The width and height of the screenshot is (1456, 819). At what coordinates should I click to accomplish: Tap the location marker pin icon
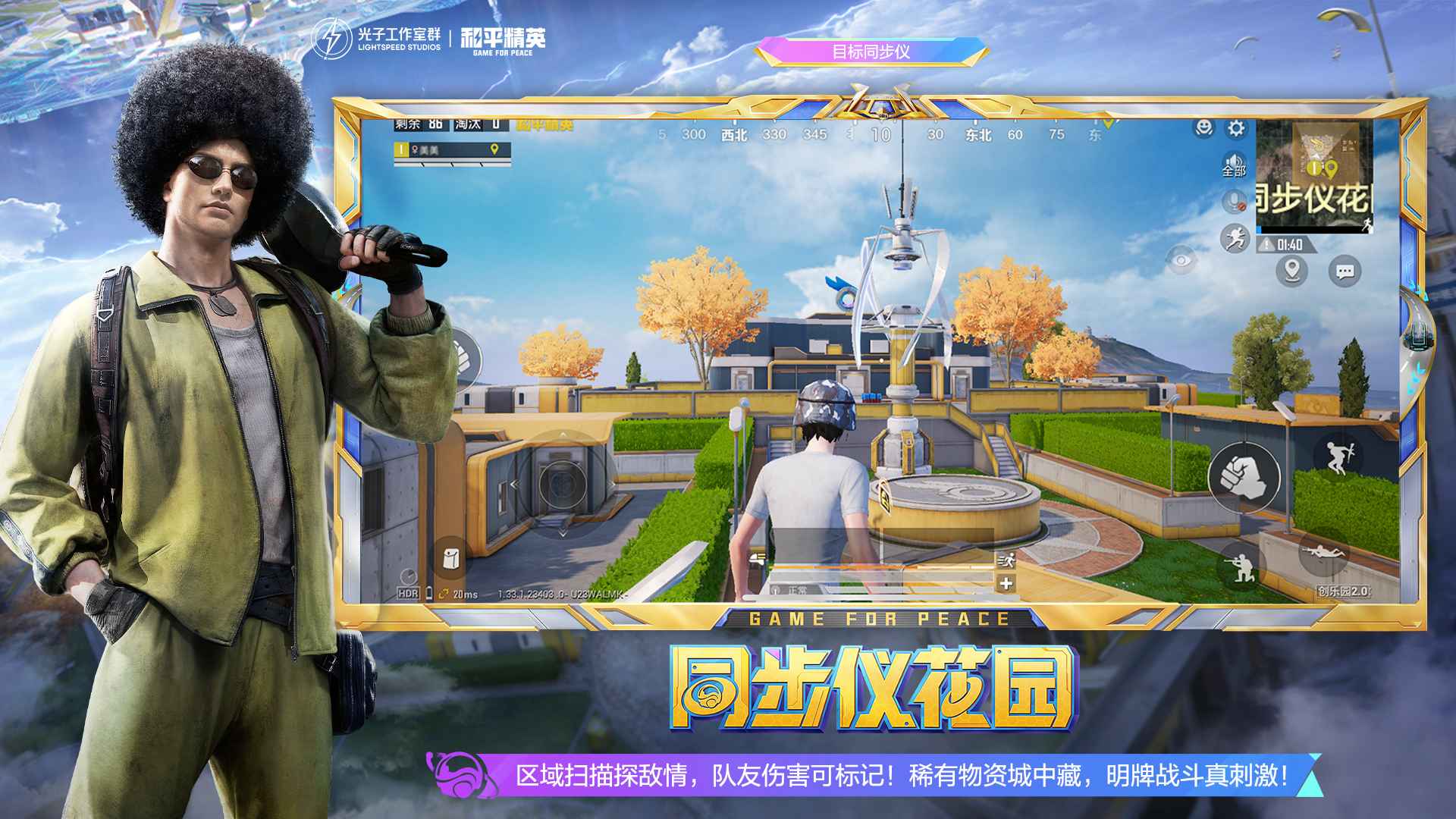pyautogui.click(x=1291, y=270)
